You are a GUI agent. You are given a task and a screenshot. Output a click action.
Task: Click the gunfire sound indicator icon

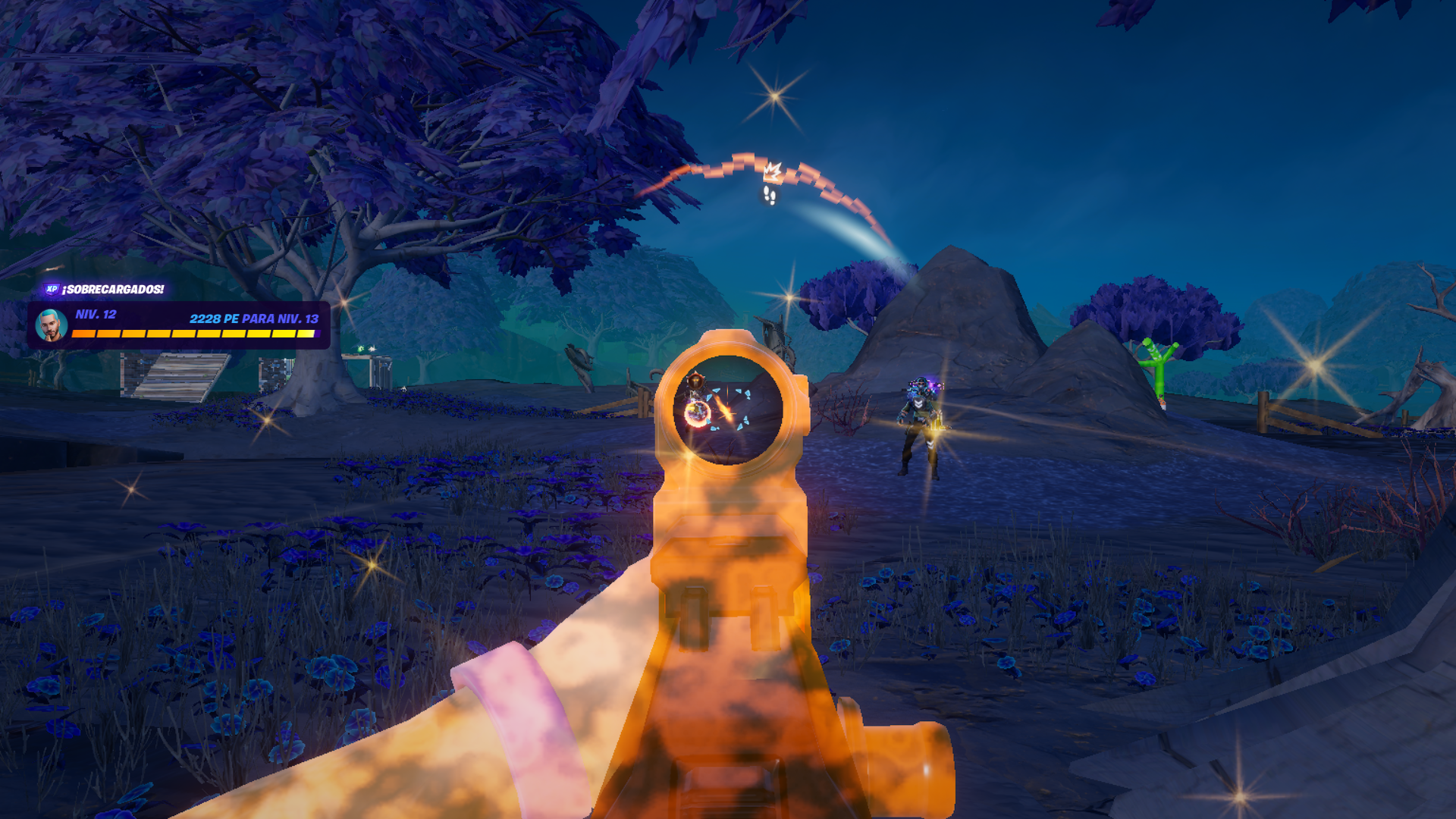pos(772,171)
